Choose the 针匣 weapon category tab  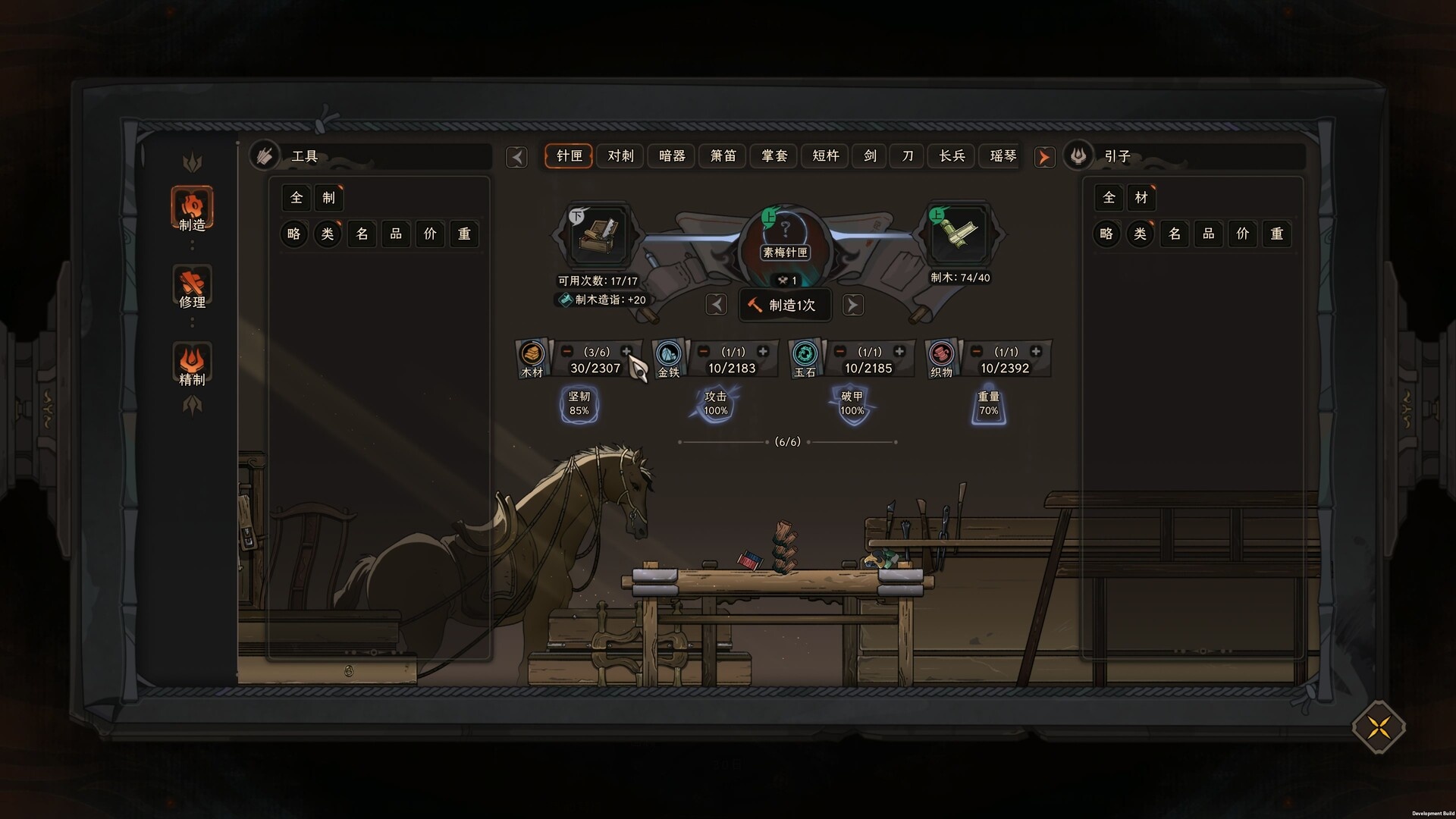tap(569, 156)
